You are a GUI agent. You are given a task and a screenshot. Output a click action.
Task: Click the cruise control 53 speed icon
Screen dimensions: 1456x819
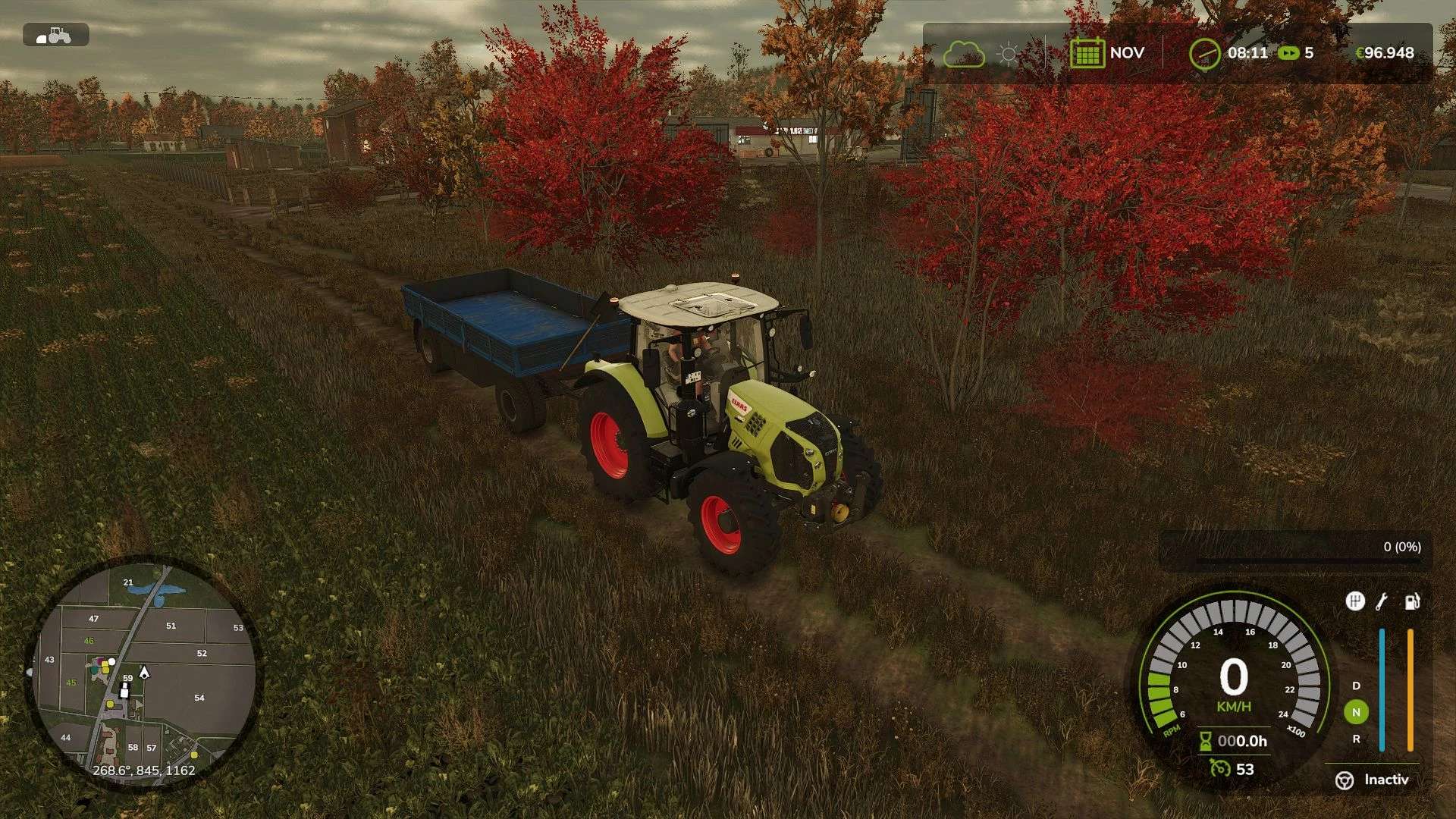[x=1220, y=768]
